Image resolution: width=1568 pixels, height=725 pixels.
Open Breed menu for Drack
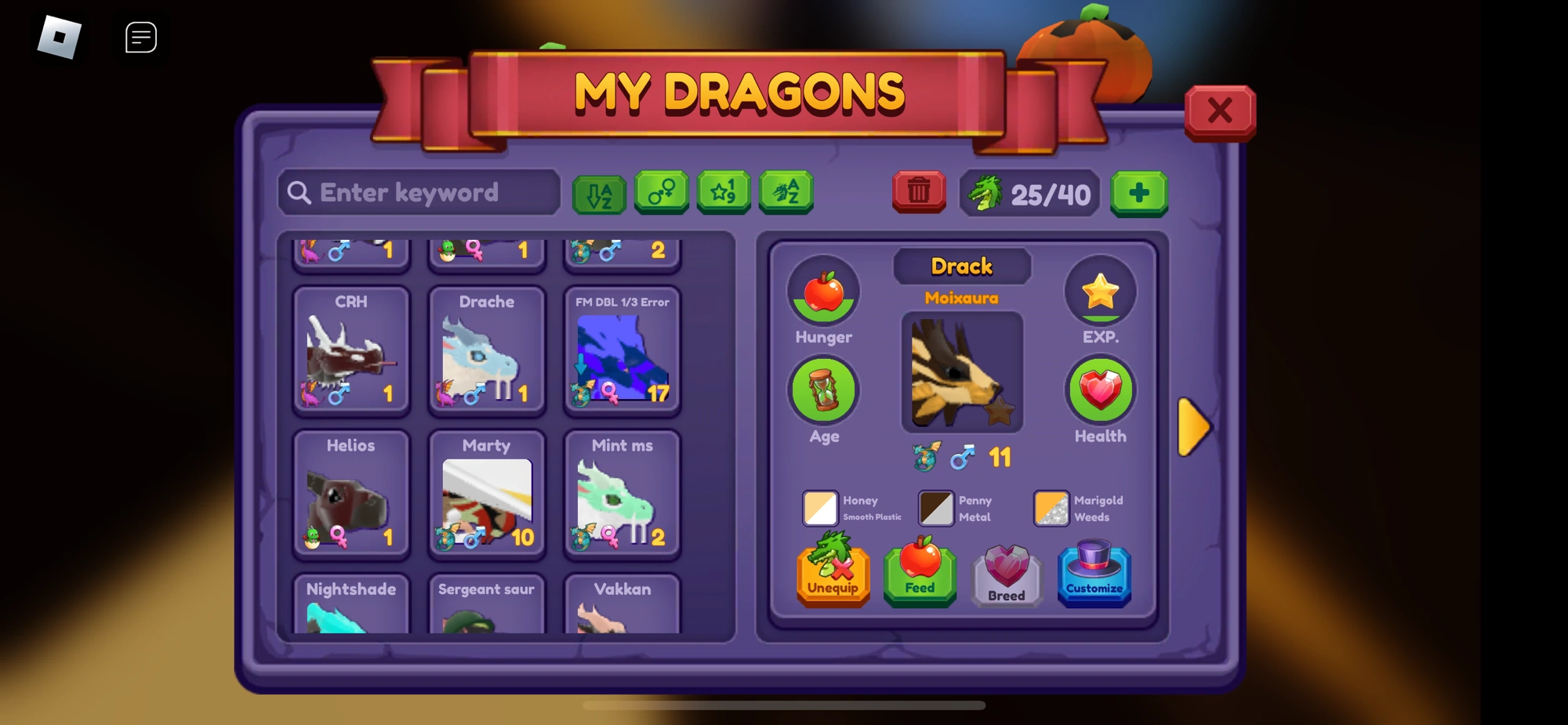click(1007, 575)
